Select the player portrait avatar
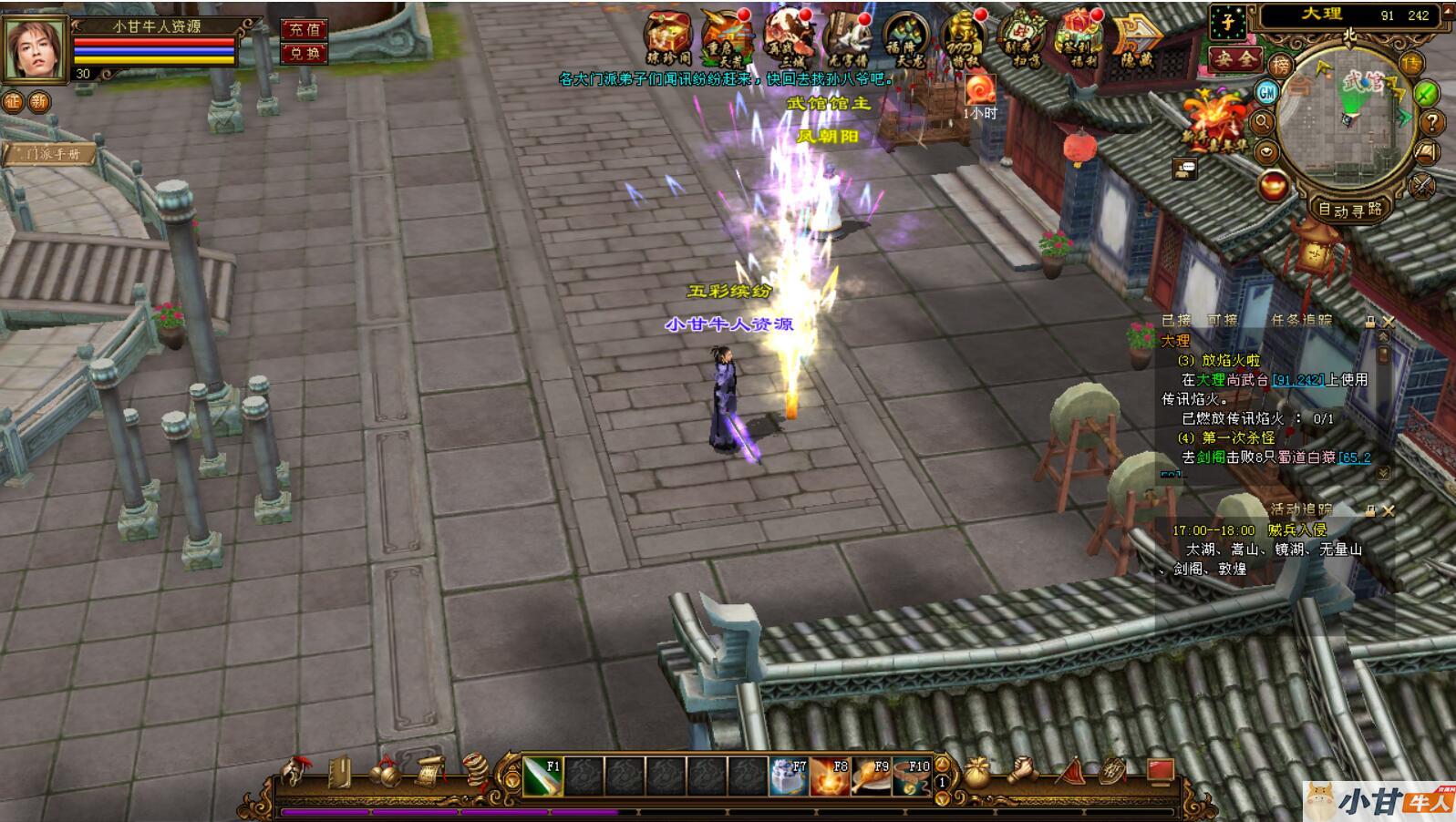The height and width of the screenshot is (822, 1456). click(36, 47)
